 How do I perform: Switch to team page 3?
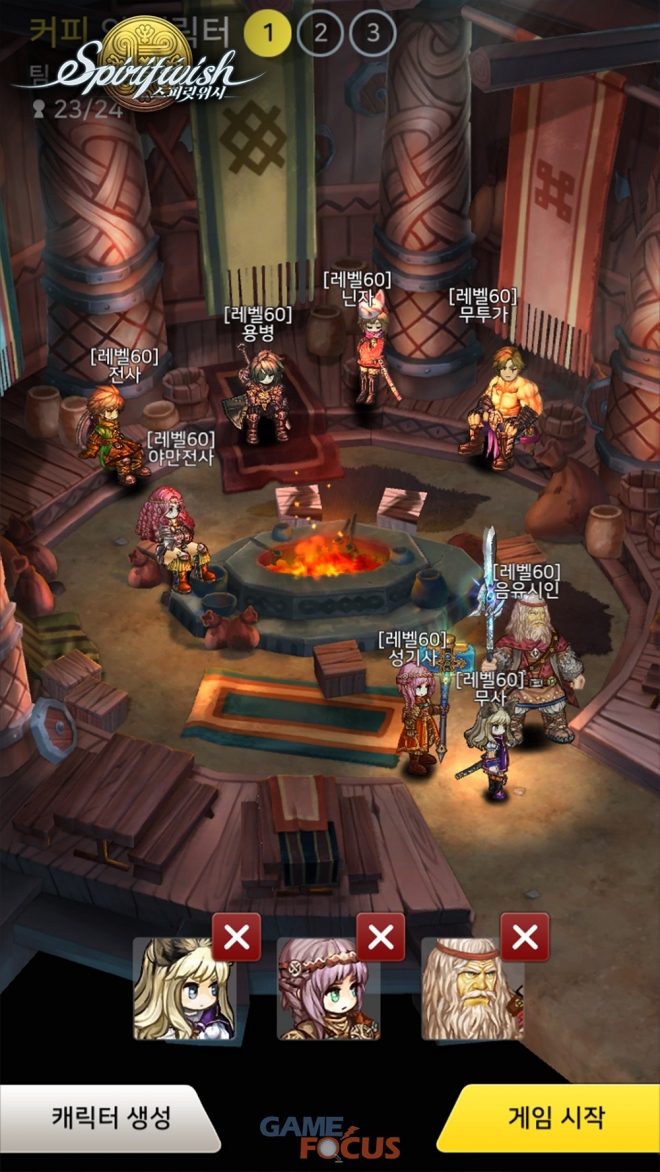[373, 33]
